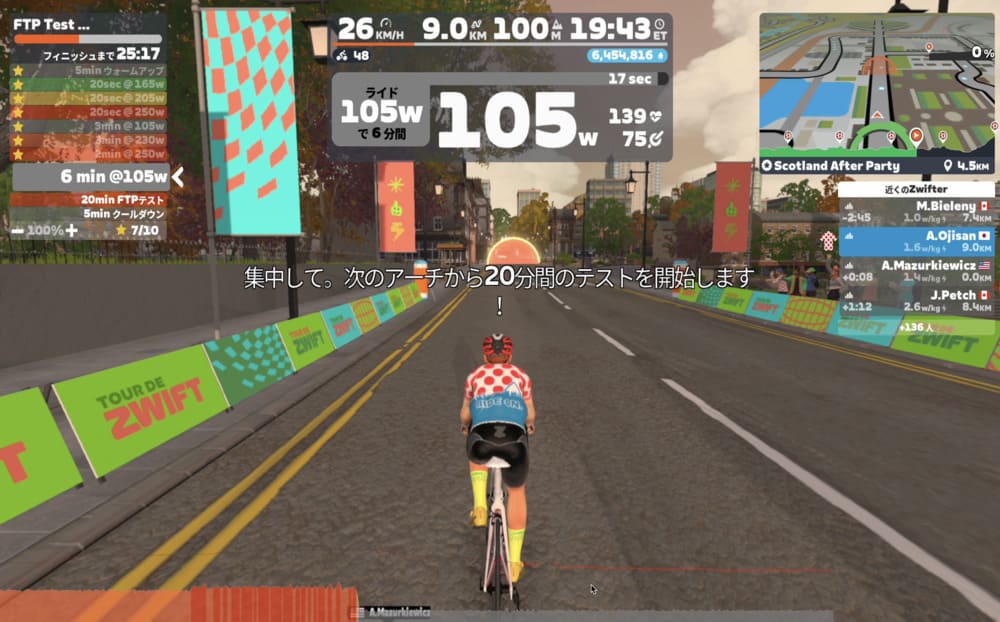This screenshot has width=1000, height=622.
Task: Skip the current 6 min block using the arrow
Action: tap(178, 177)
